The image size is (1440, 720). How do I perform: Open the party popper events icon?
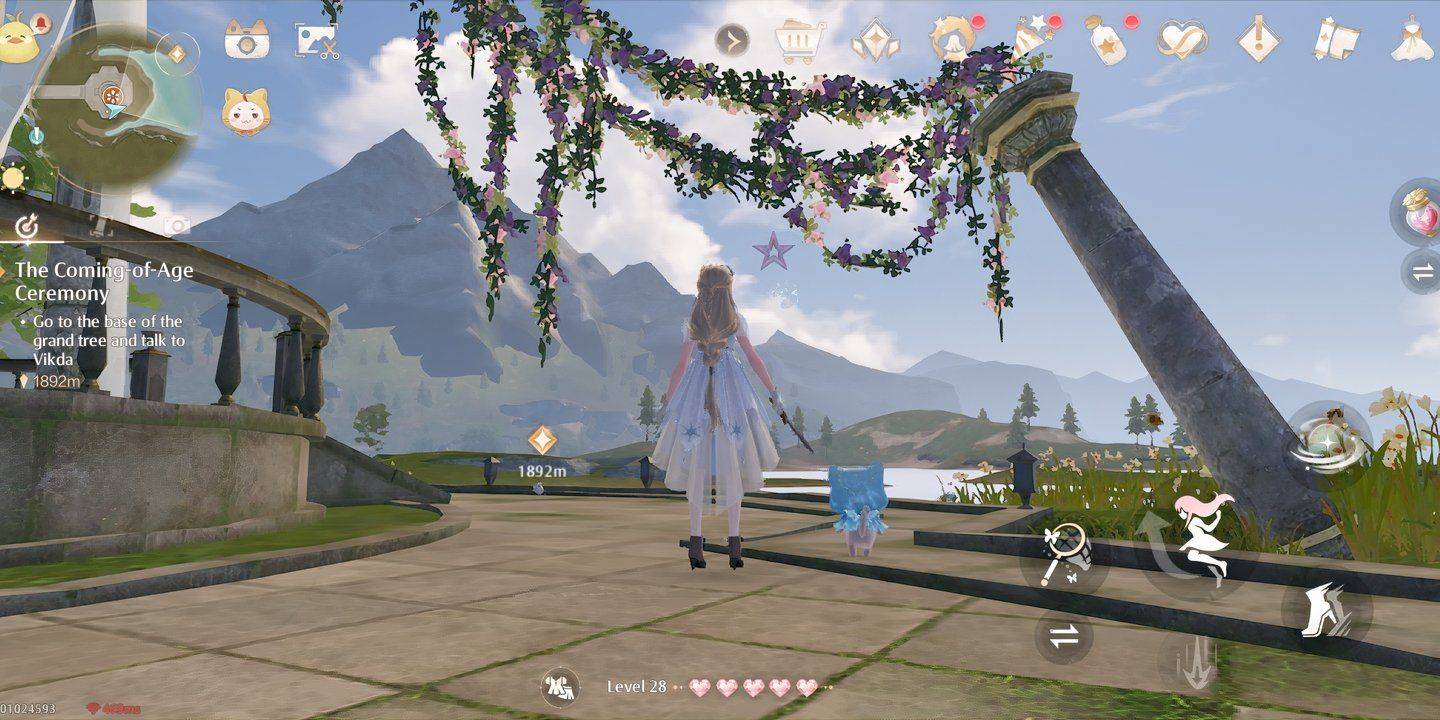point(1027,39)
